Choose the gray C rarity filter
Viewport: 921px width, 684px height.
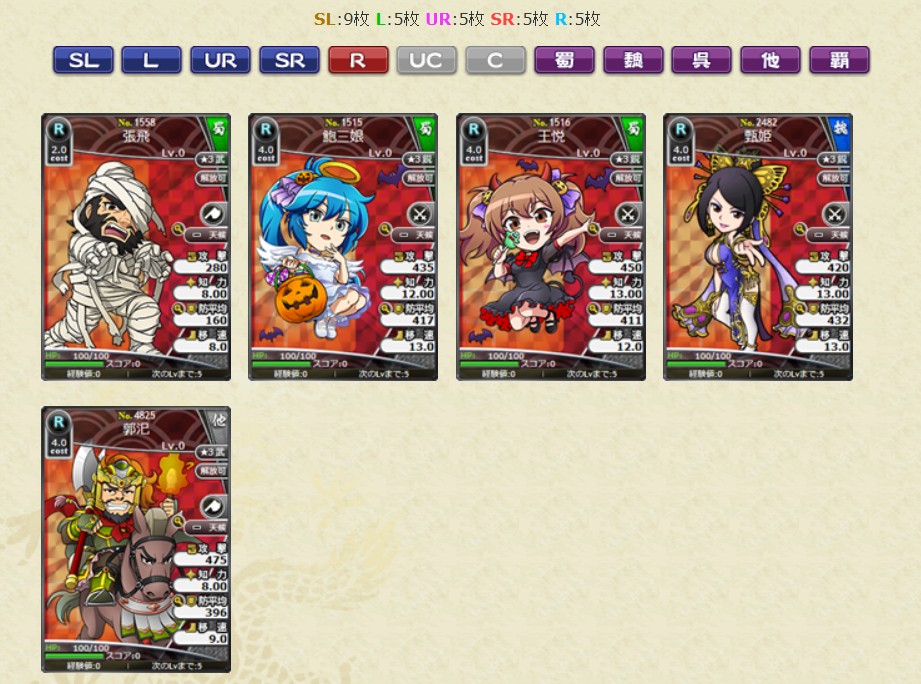(x=495, y=60)
